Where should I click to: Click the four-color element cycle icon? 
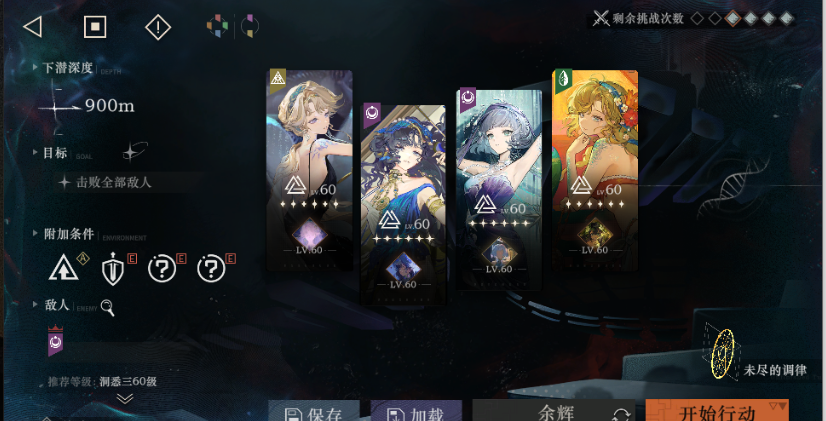[x=218, y=26]
